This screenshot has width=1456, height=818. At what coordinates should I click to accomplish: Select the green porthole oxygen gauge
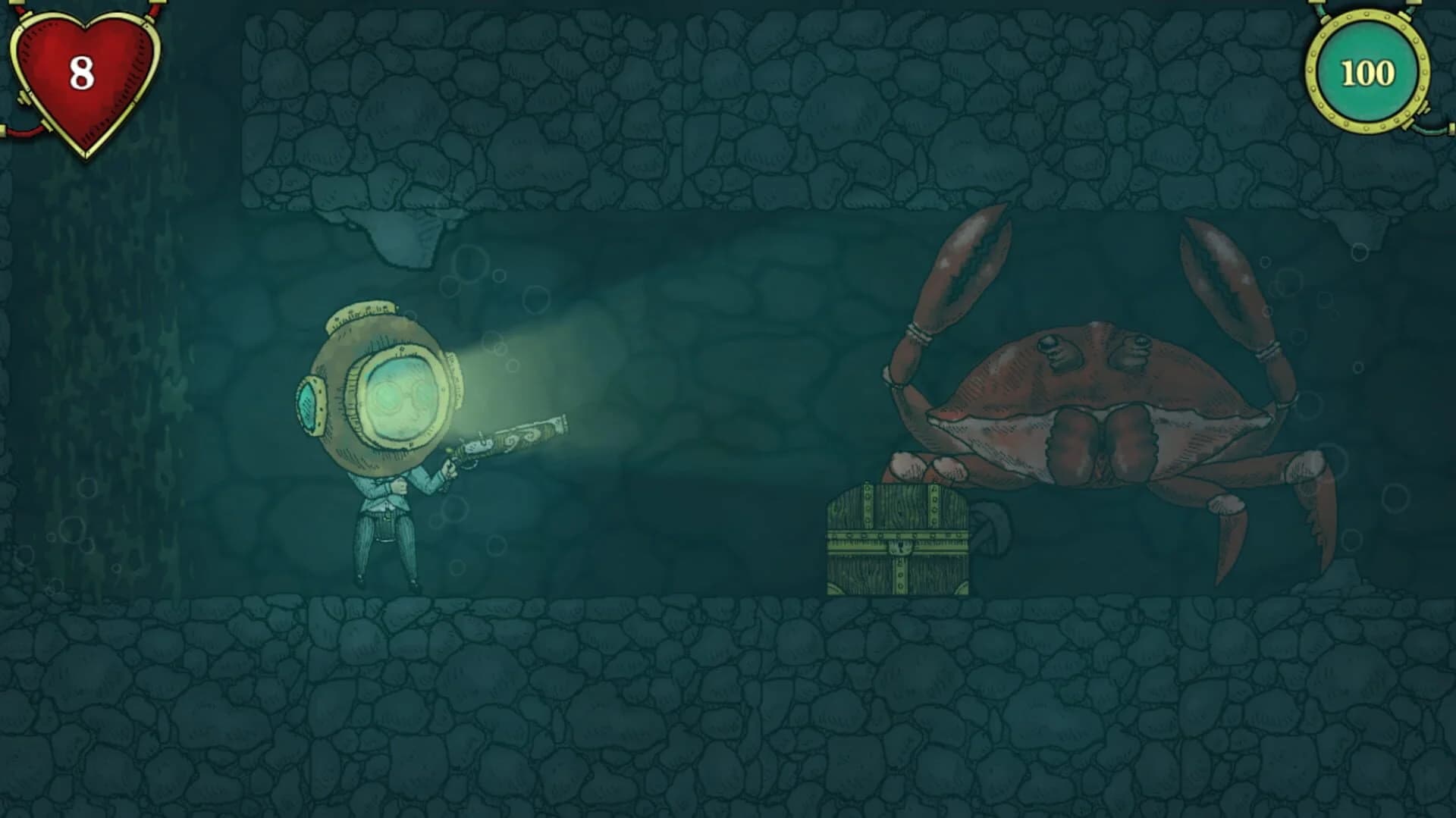pos(1363,72)
